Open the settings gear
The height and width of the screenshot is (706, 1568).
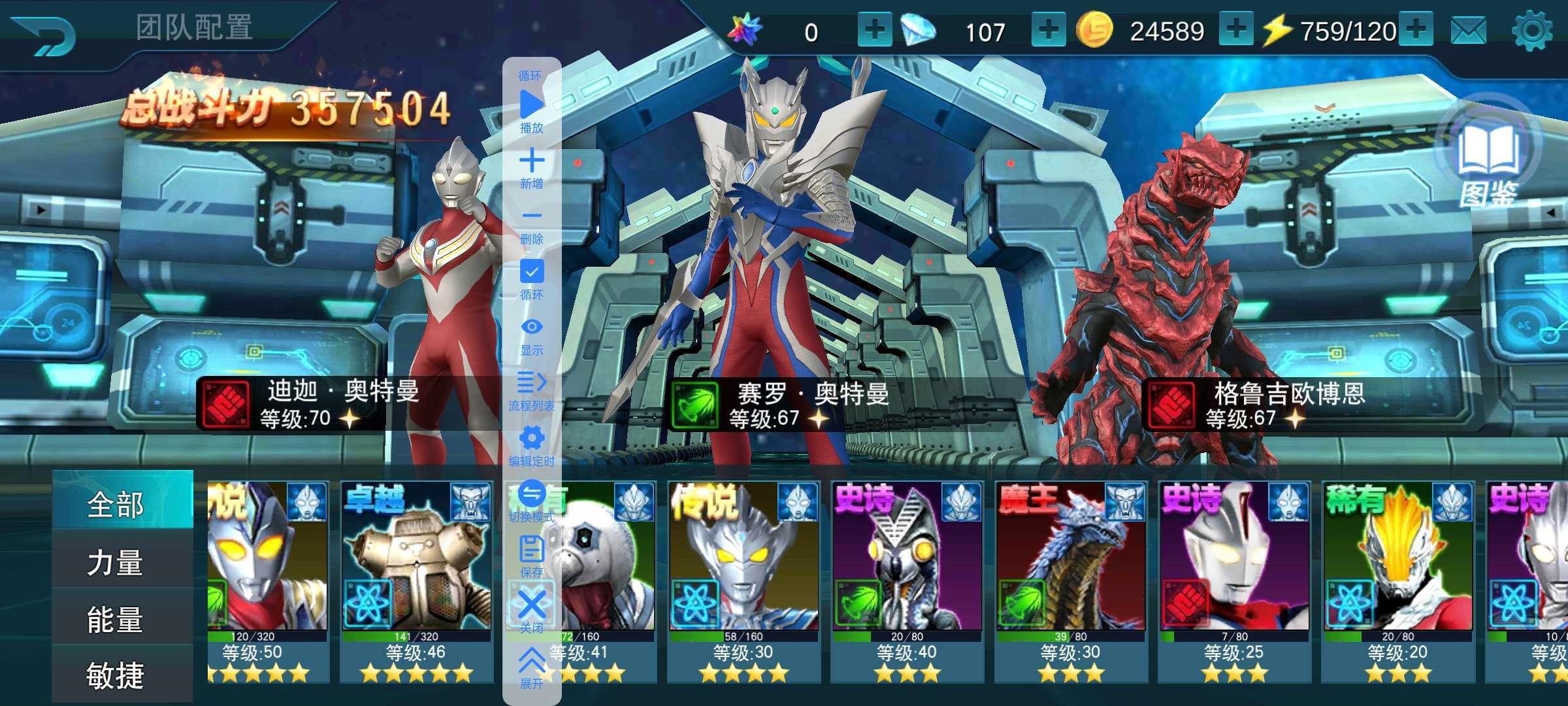coord(1531,31)
